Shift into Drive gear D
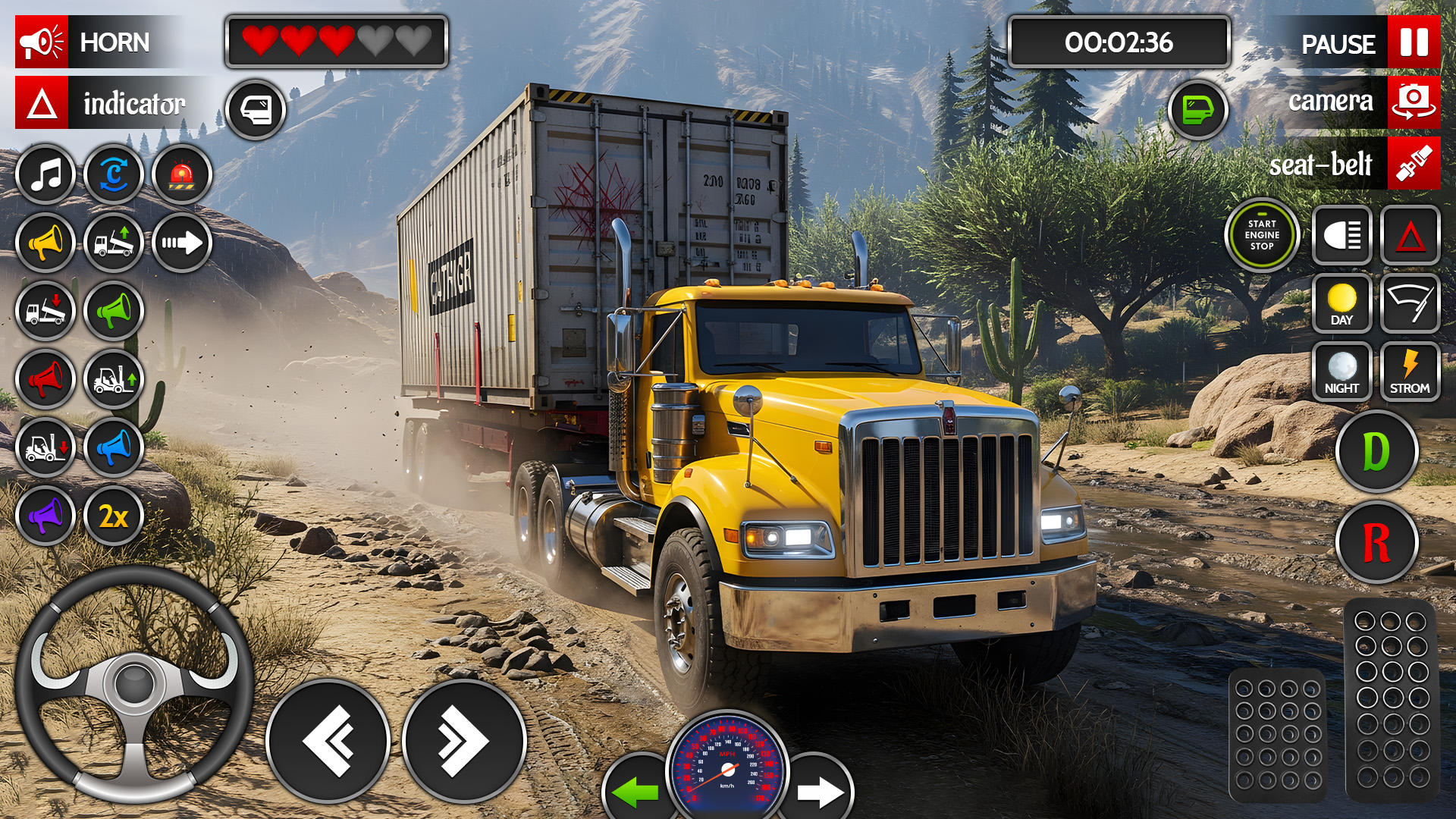Image resolution: width=1456 pixels, height=819 pixels. coord(1376,452)
